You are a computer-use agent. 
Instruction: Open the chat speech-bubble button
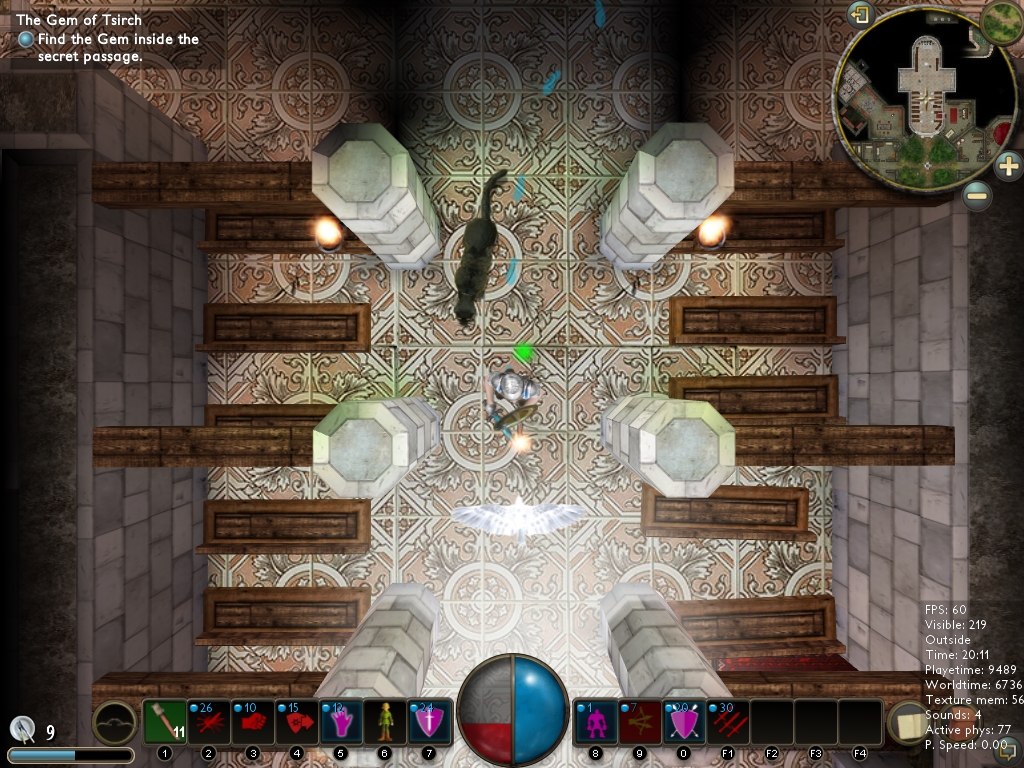click(x=1008, y=746)
